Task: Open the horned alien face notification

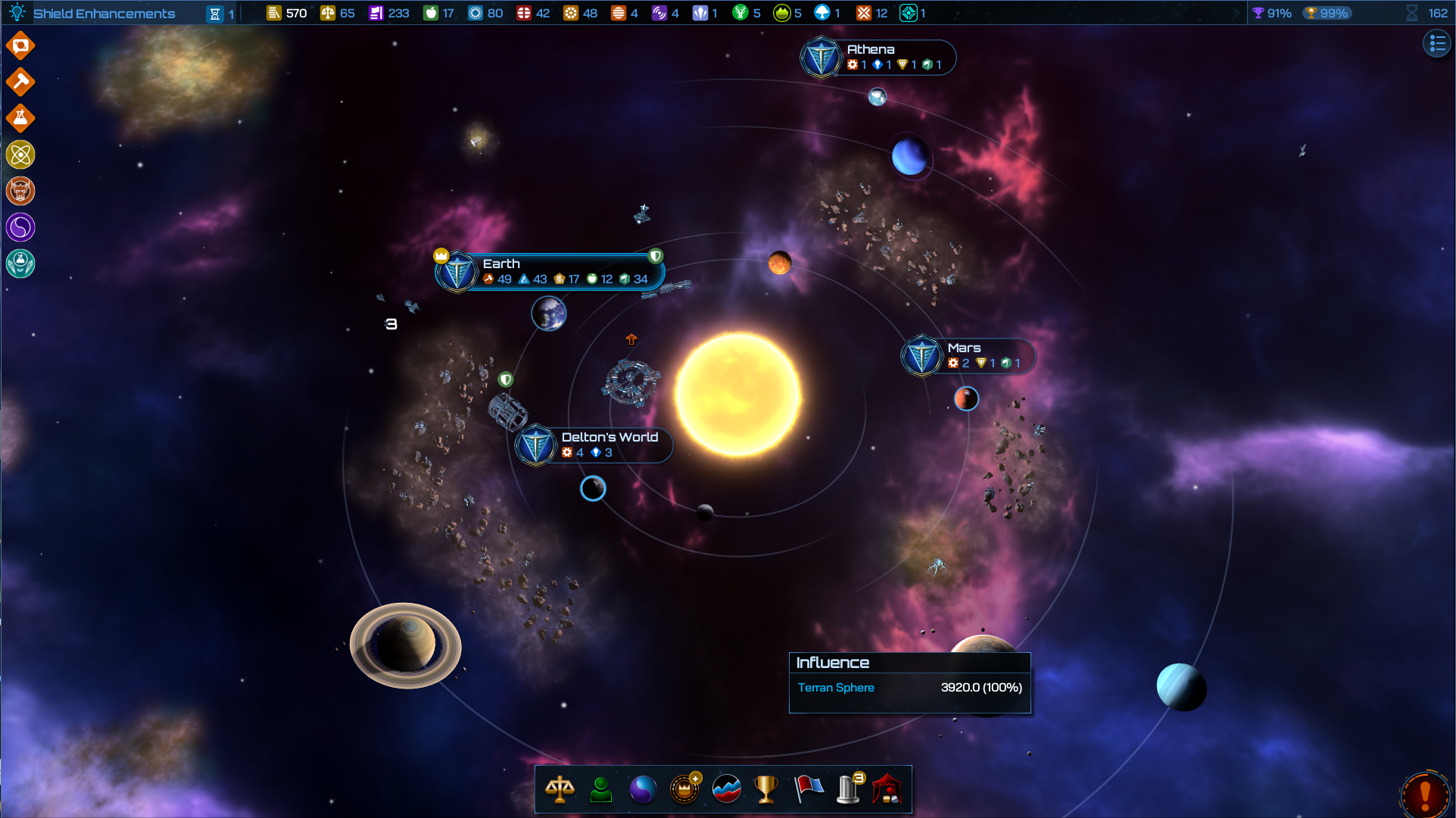Action: click(x=20, y=191)
